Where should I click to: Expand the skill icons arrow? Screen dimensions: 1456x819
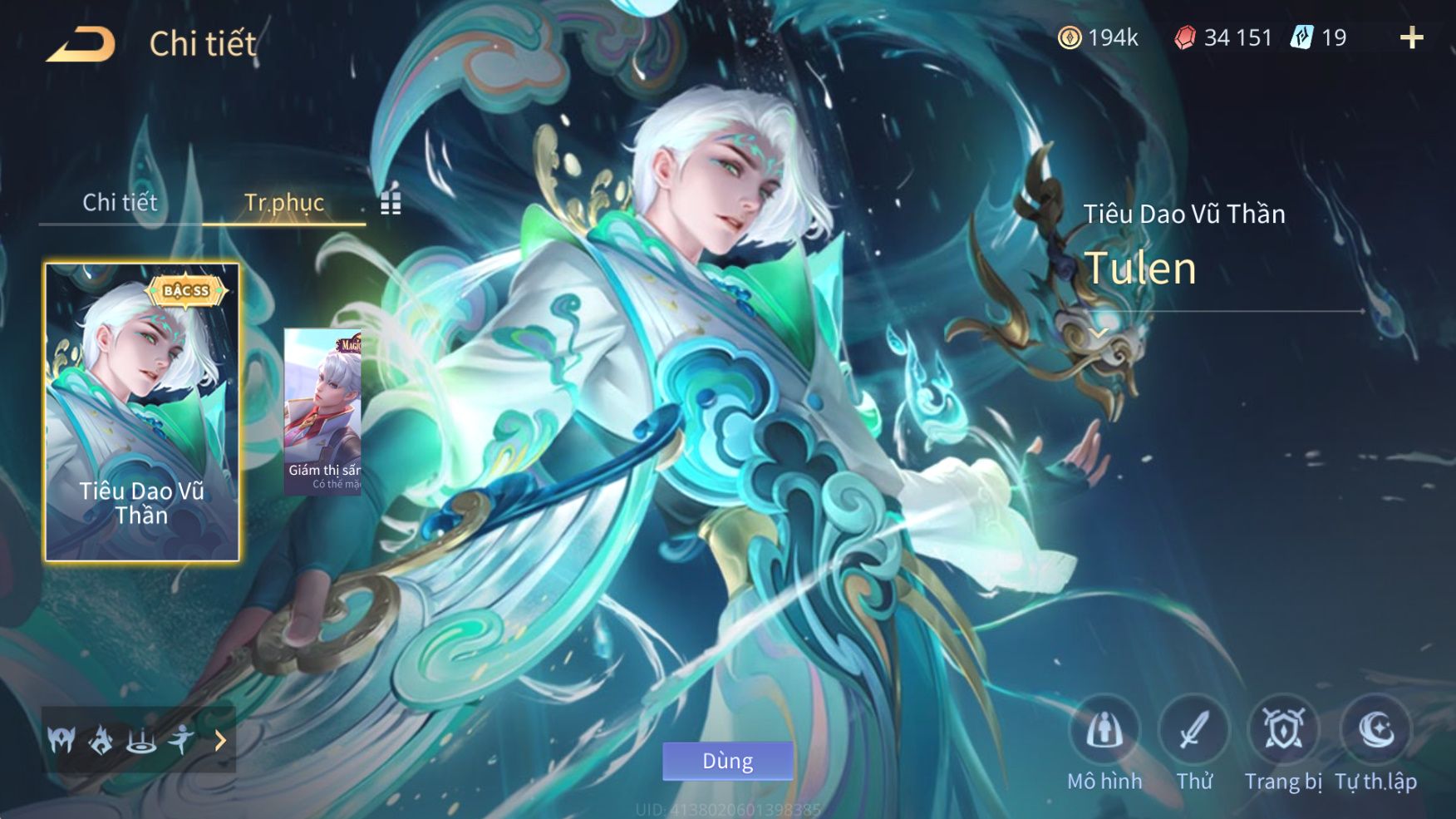[220, 740]
